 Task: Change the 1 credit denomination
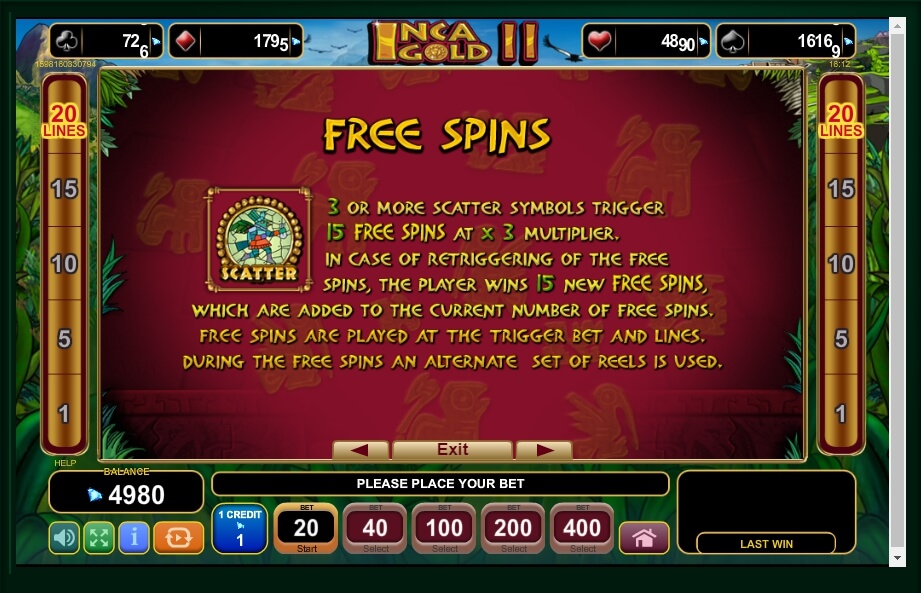239,529
